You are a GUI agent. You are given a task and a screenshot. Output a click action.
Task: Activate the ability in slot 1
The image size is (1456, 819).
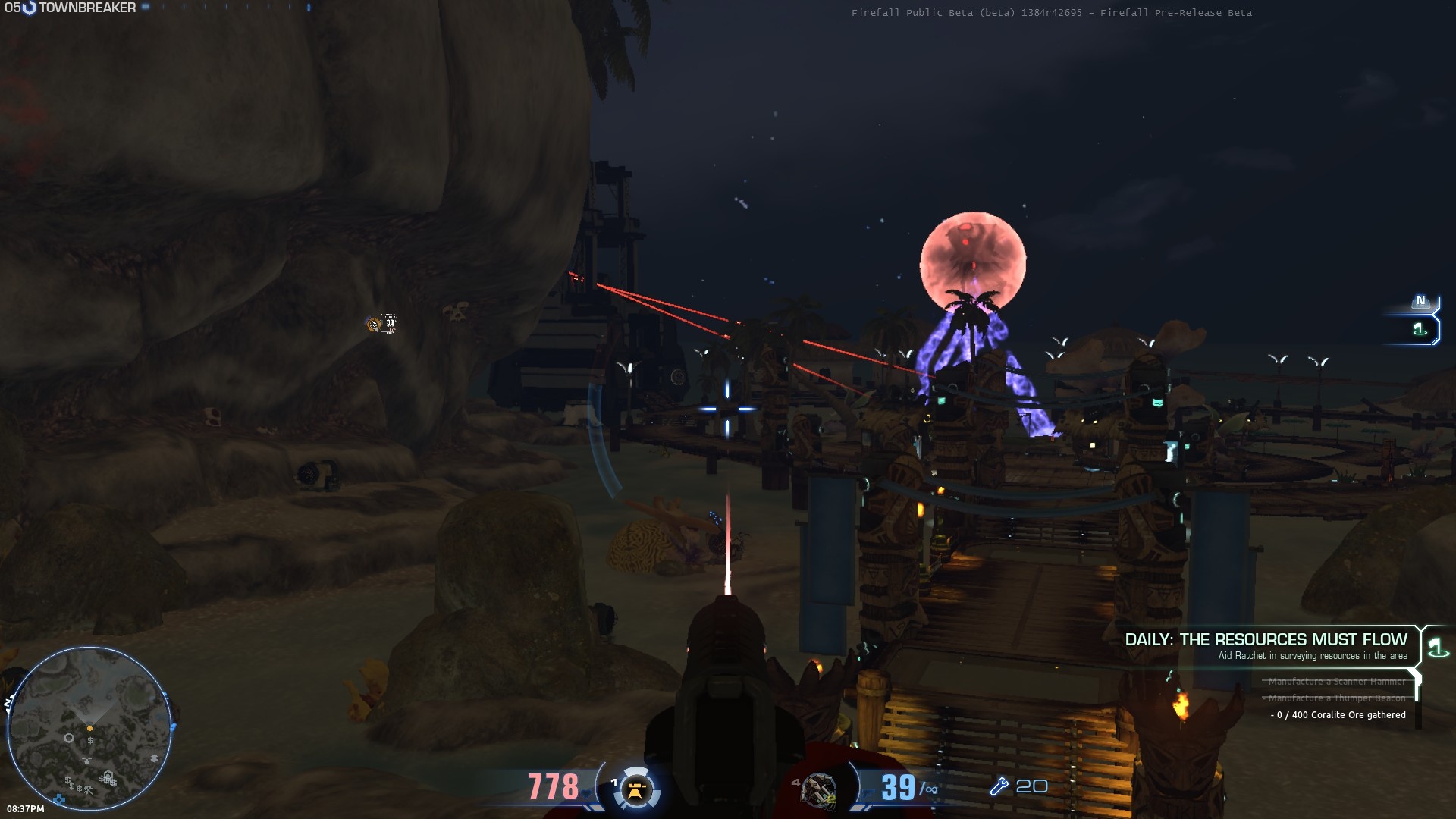point(635,789)
